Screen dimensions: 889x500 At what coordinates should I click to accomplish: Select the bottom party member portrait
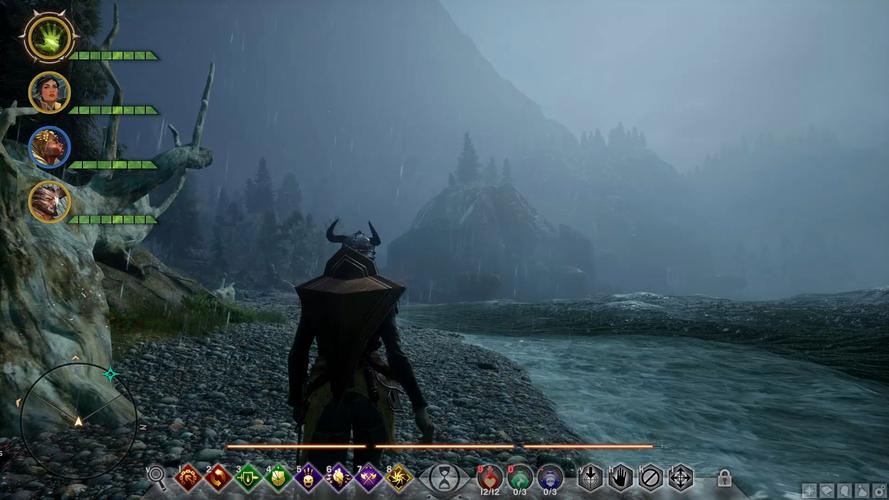[49, 201]
